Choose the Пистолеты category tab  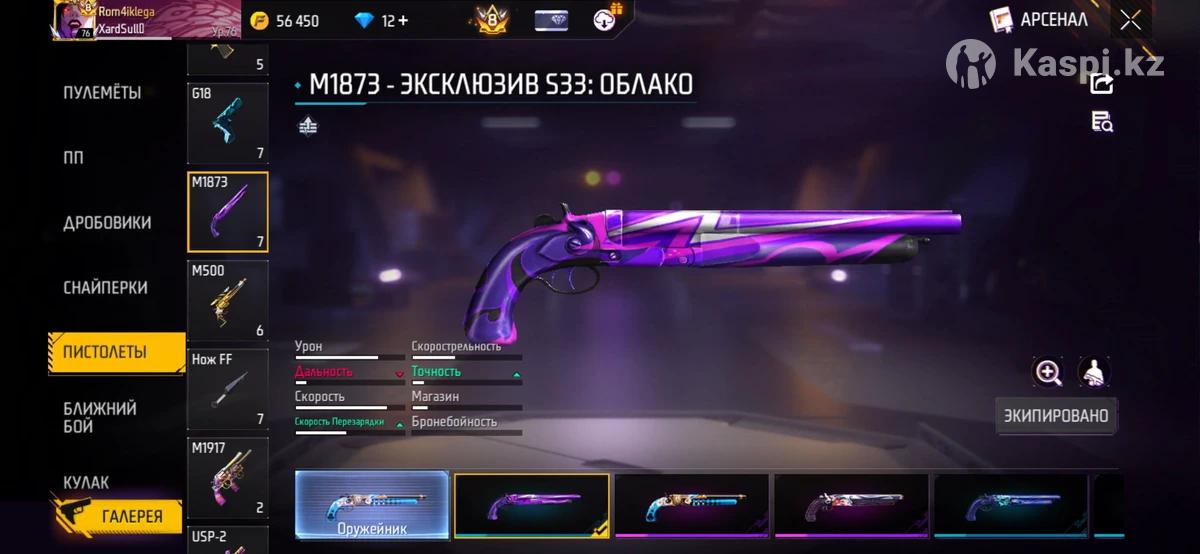[x=106, y=352]
